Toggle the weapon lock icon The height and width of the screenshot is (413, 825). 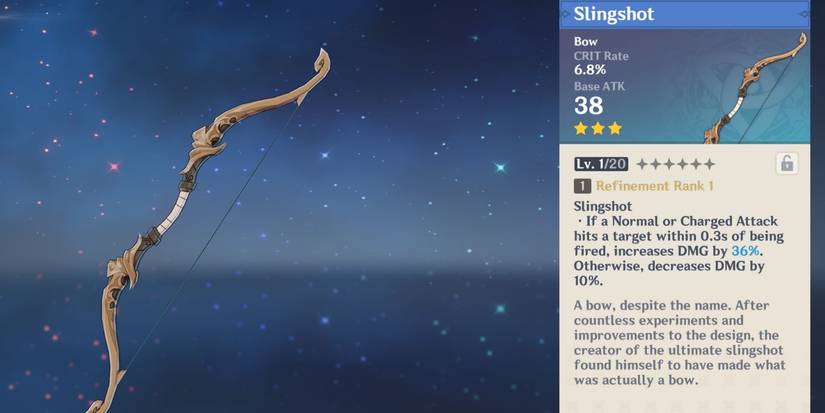click(x=786, y=164)
